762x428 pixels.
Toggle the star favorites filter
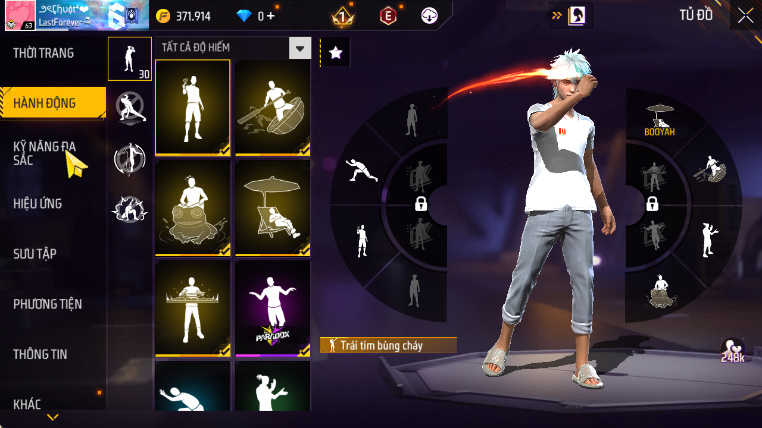point(335,52)
